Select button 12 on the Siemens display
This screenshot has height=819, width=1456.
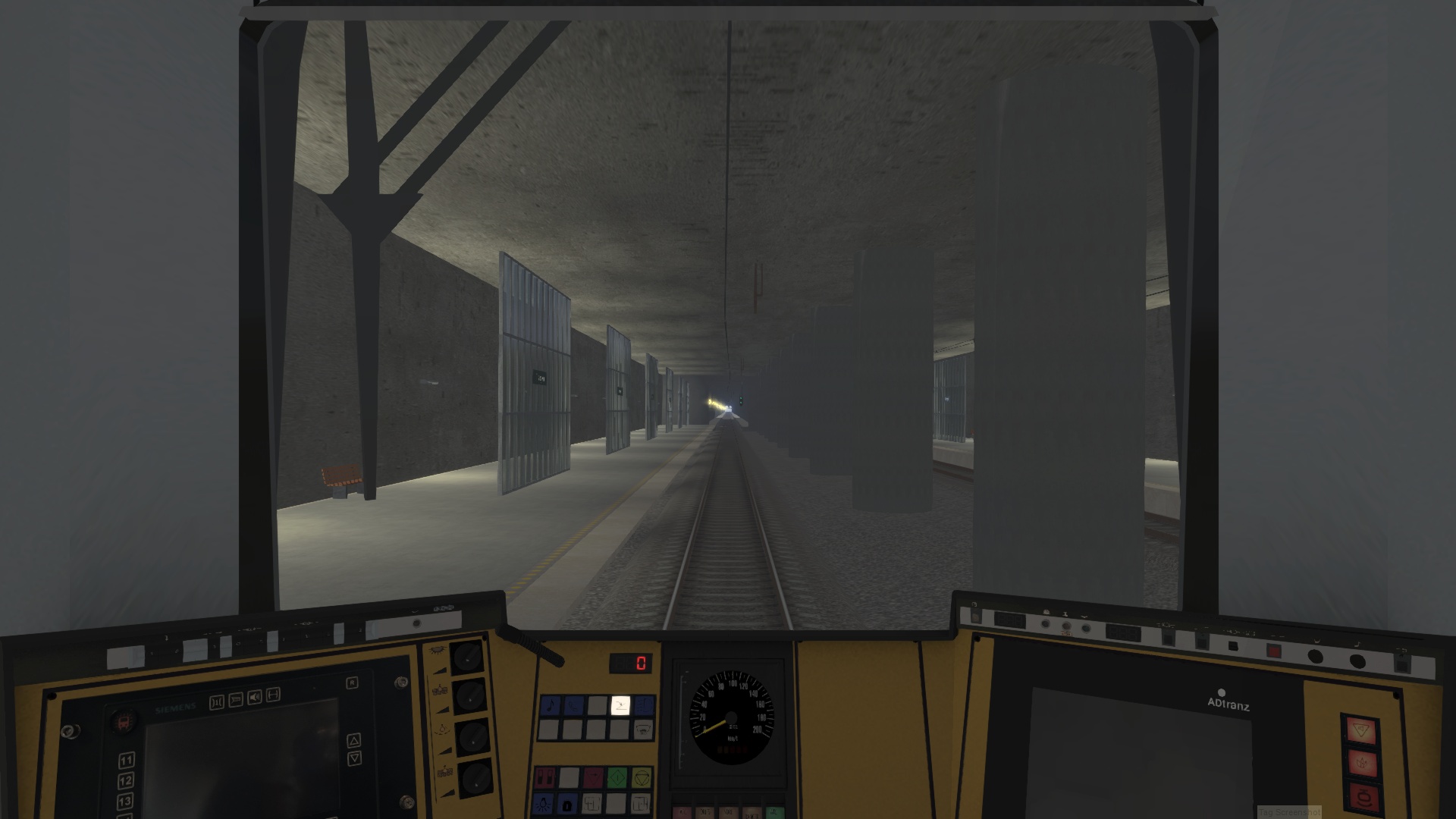click(x=126, y=780)
